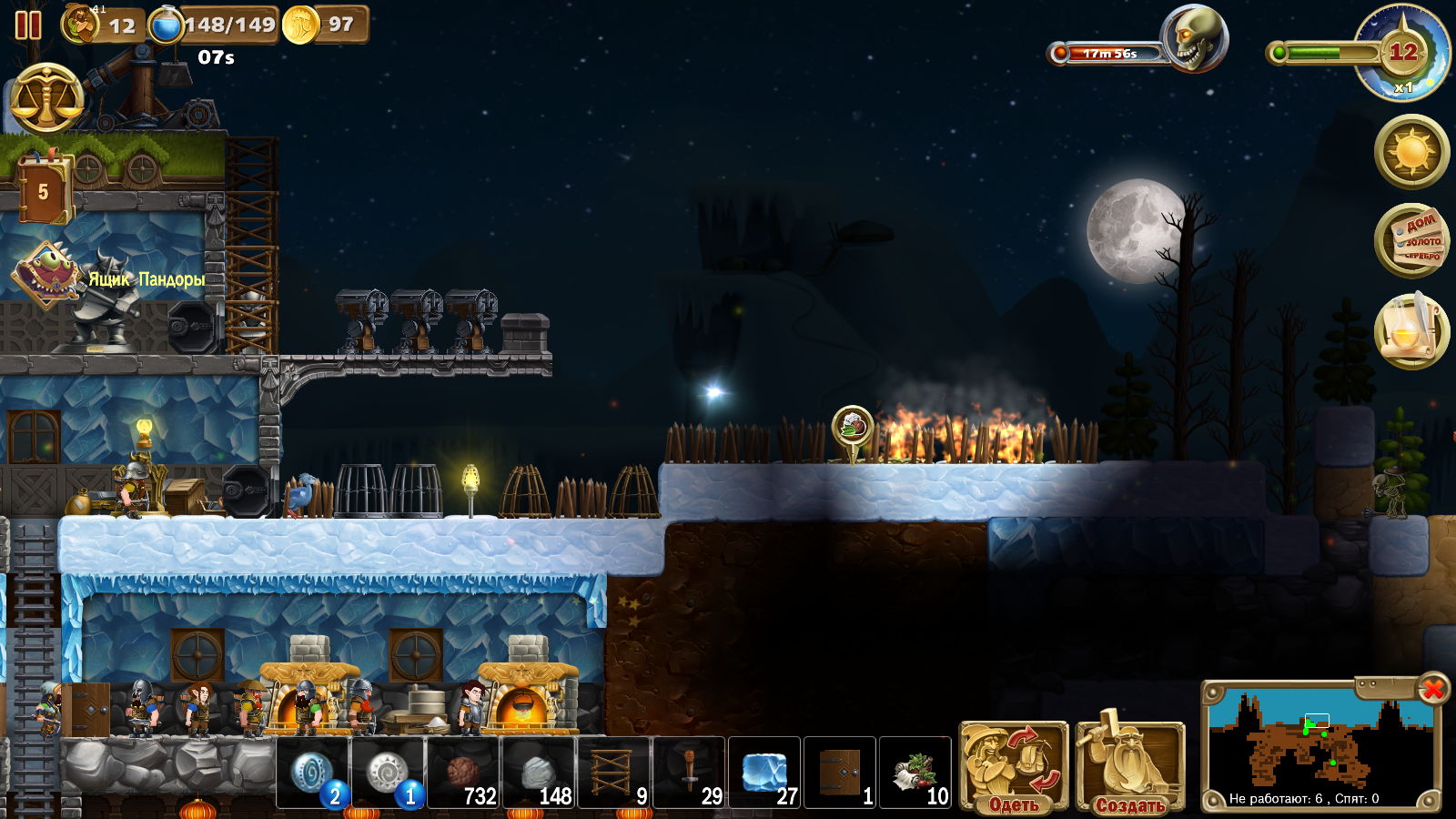Select the ladder scaffold hotbar slot

point(612,773)
